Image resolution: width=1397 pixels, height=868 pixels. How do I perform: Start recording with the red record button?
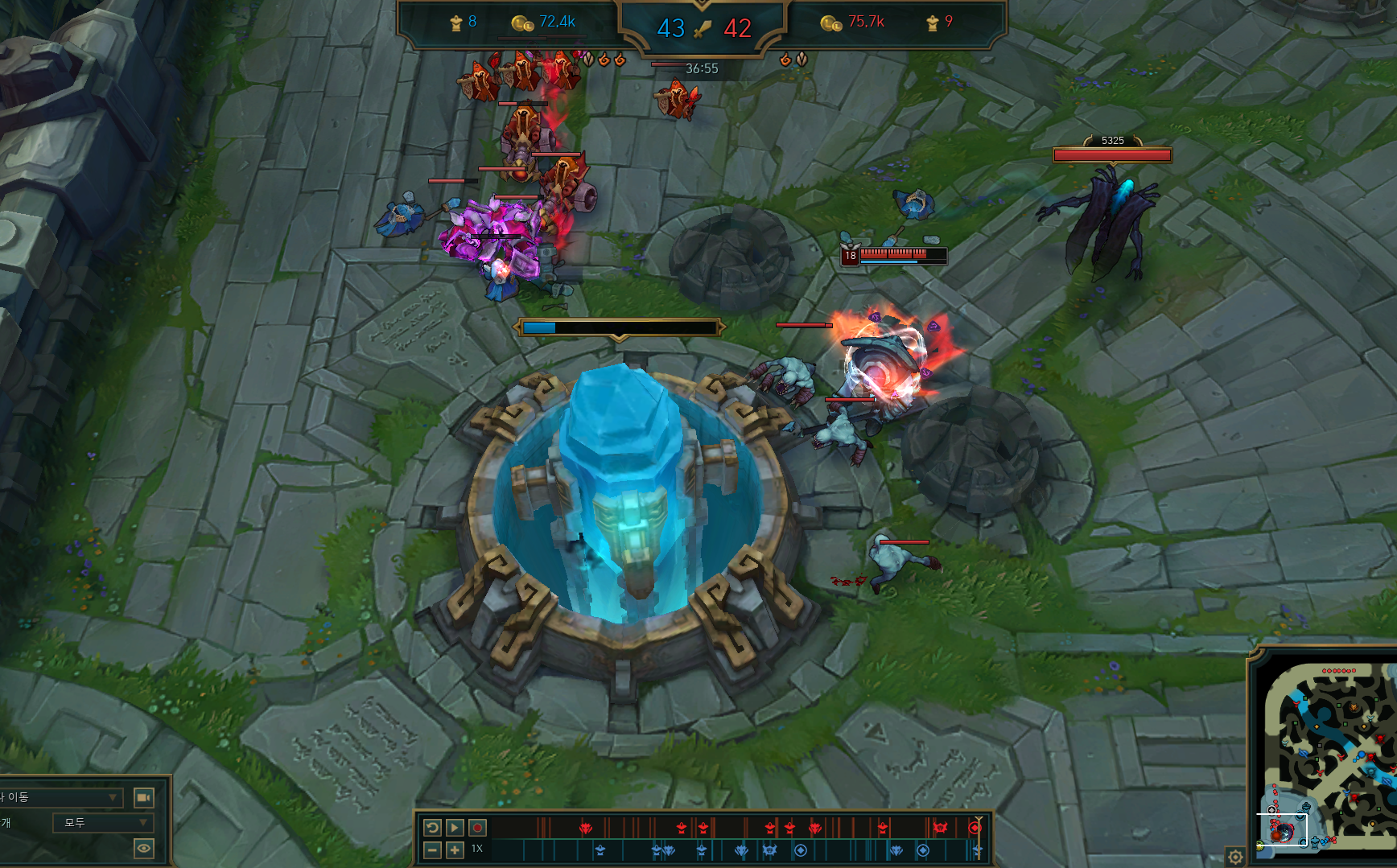click(477, 827)
